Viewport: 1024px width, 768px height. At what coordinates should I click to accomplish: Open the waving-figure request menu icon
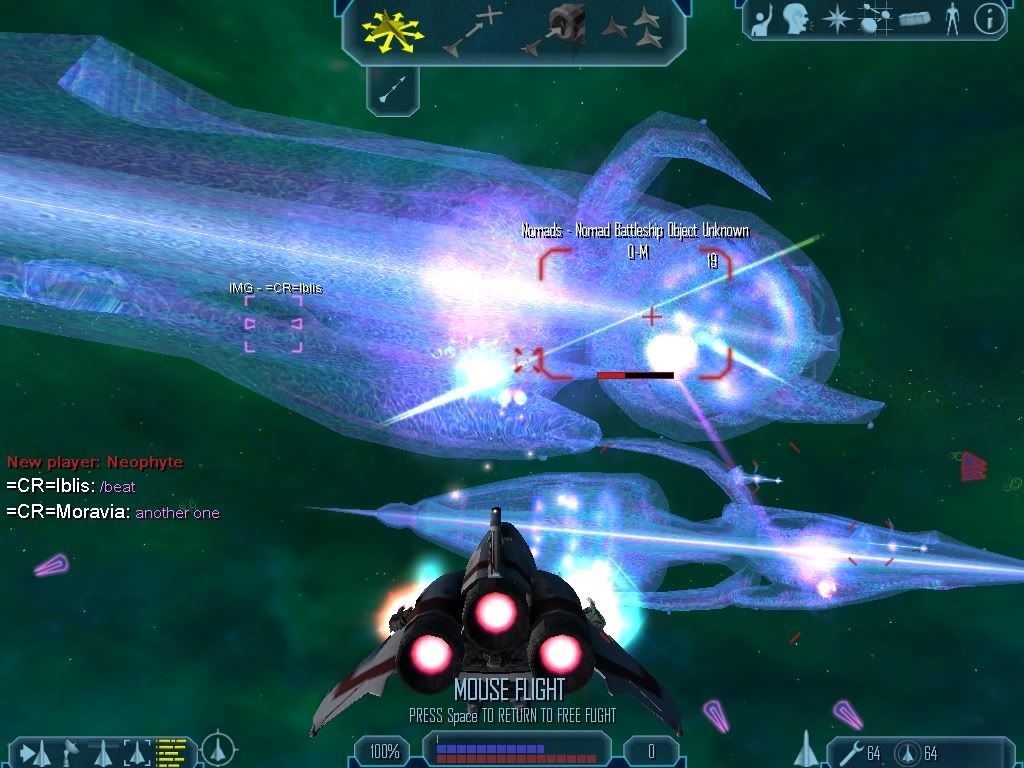point(763,19)
